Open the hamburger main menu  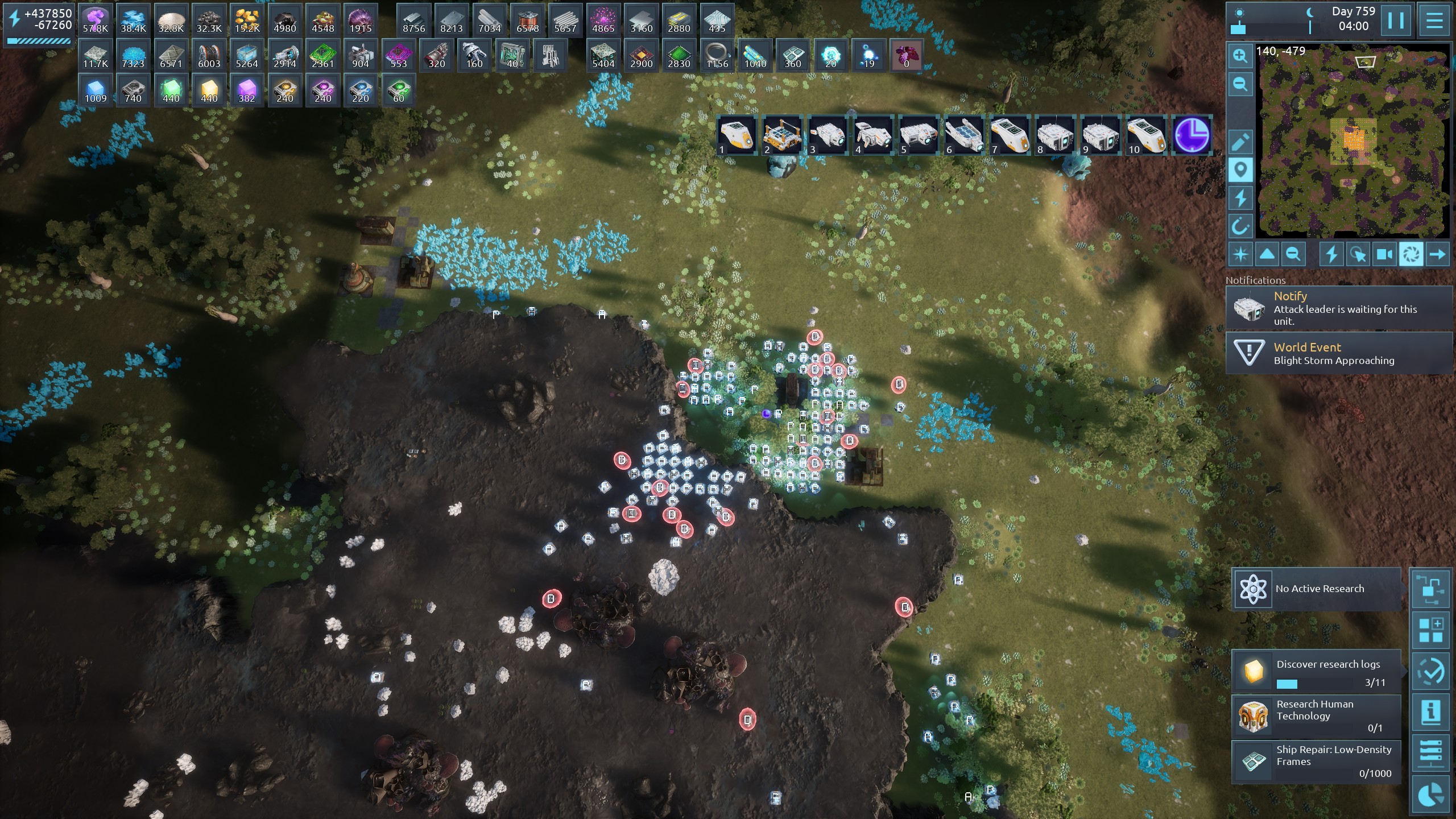1434,20
